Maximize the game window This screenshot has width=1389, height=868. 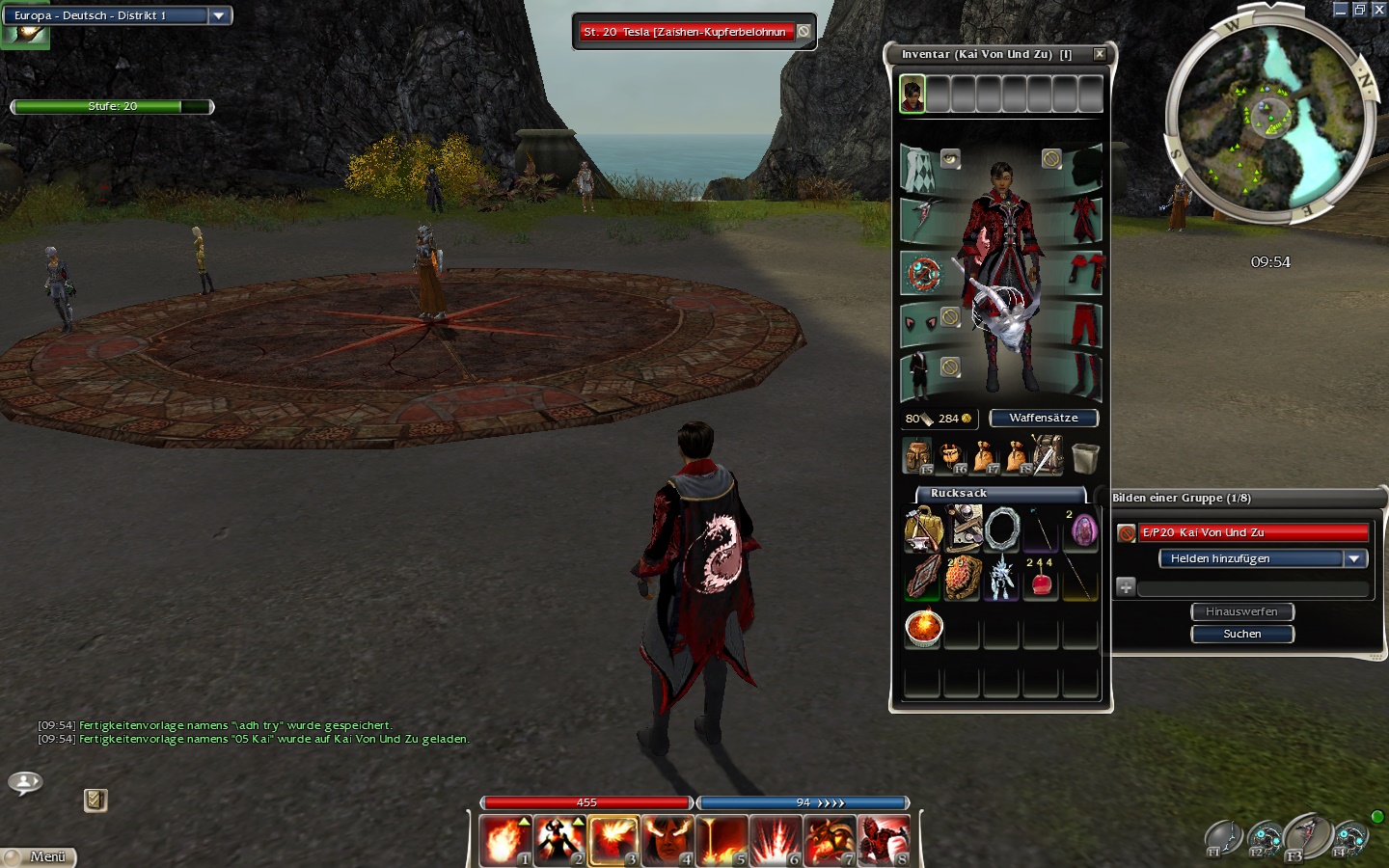1359,9
